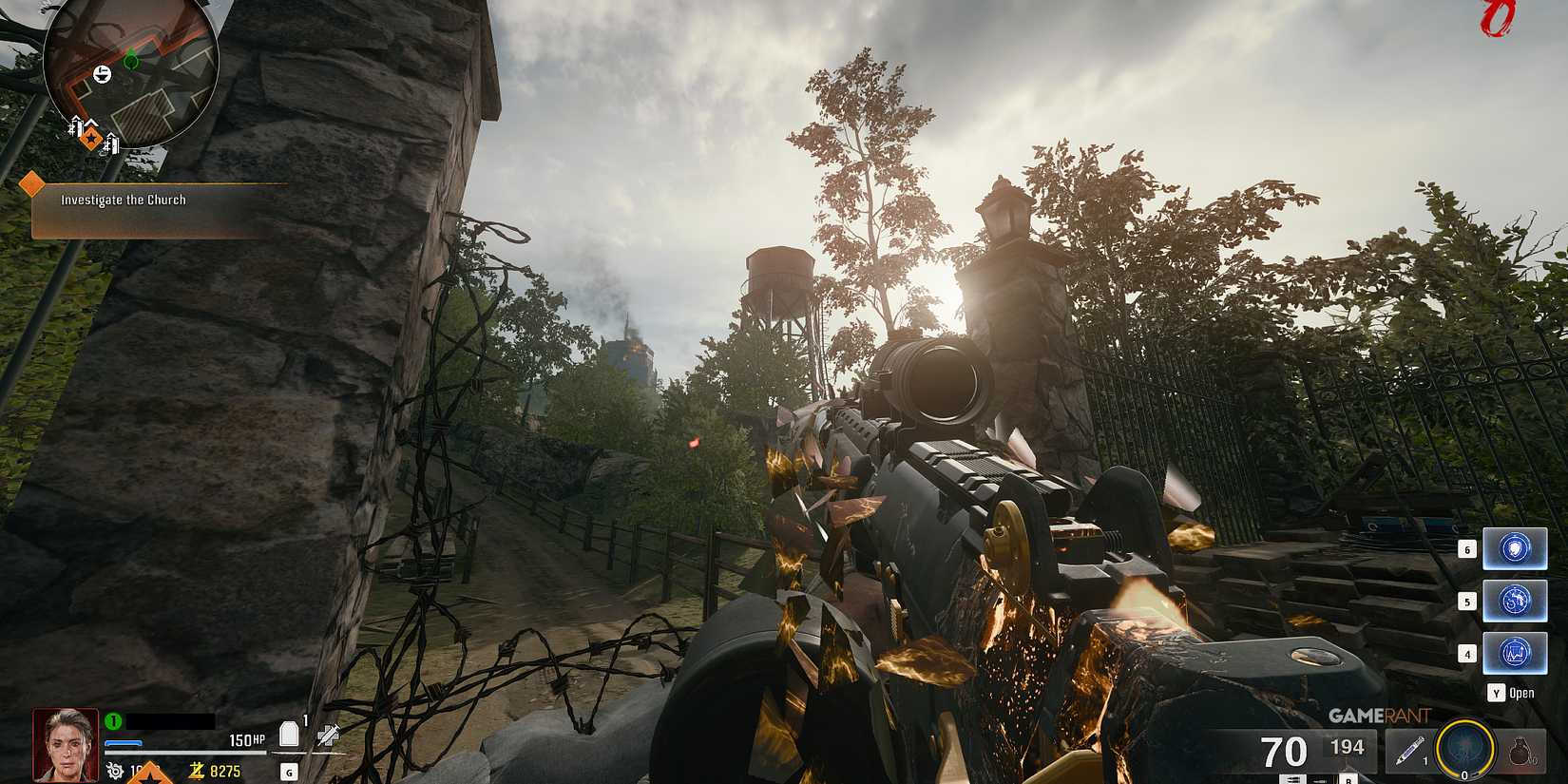This screenshot has height=784, width=1568.
Task: Select Erys Morn's character portrait
Action: click(65, 746)
